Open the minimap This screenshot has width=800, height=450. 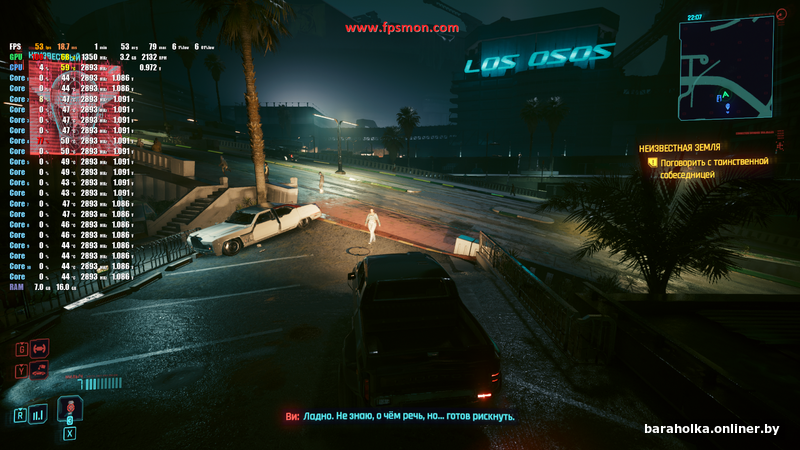[731, 74]
